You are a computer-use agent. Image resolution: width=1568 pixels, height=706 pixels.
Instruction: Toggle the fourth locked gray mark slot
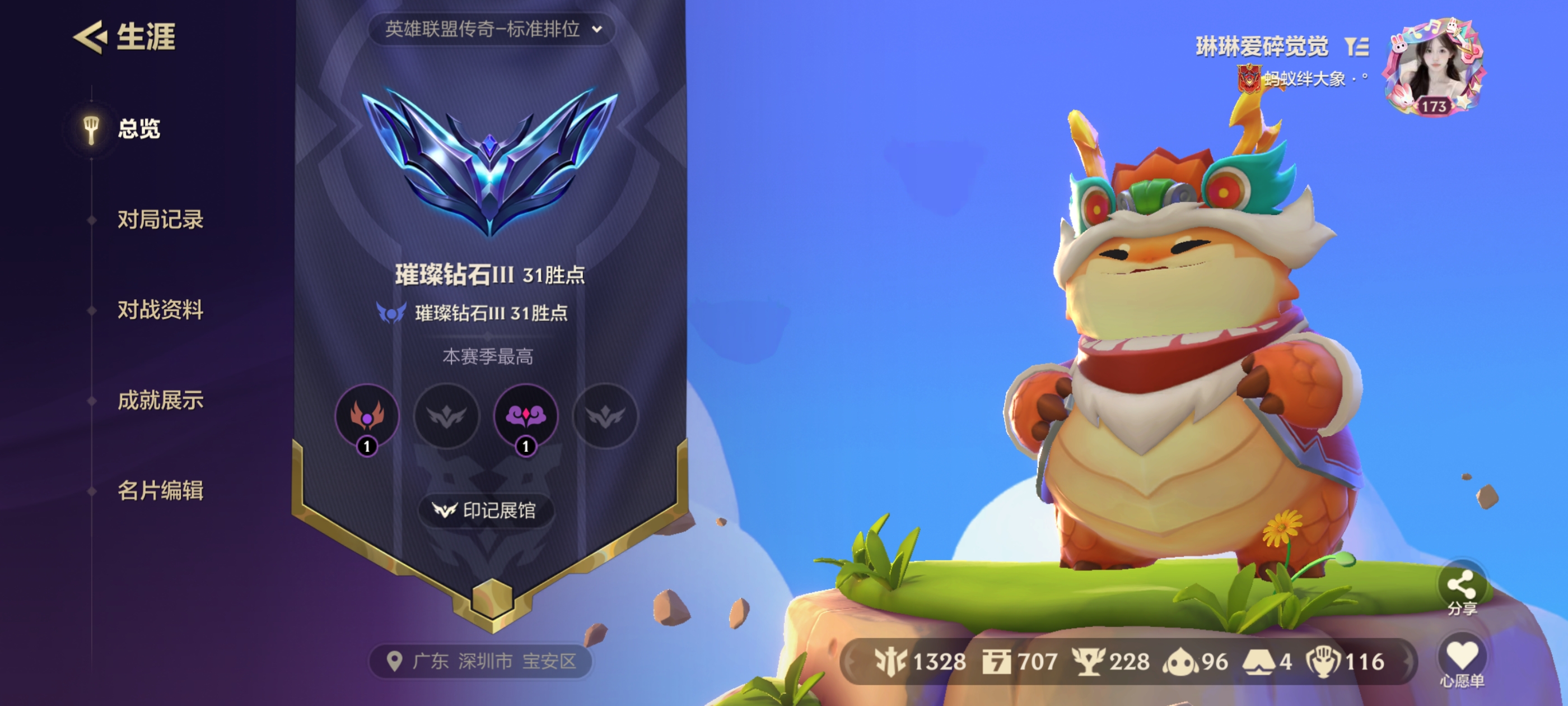604,416
